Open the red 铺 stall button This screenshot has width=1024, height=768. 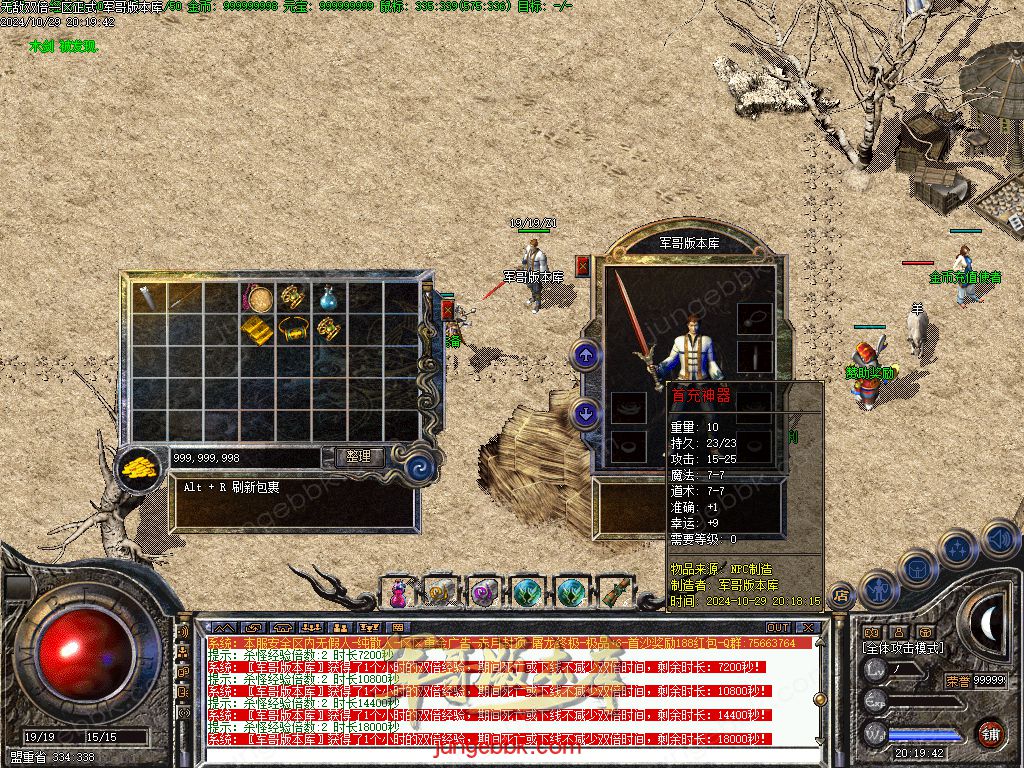pos(990,734)
